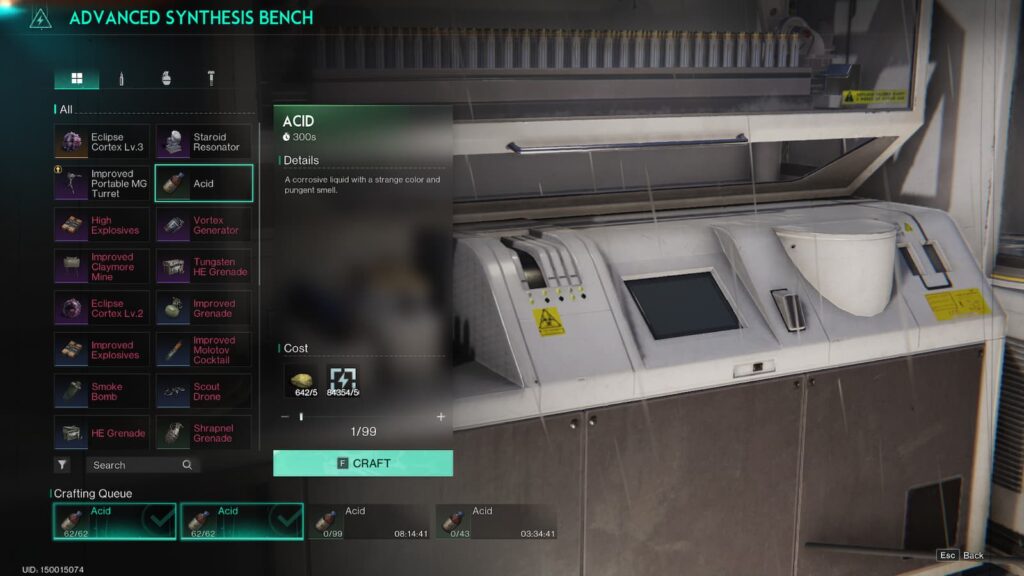Select the Eclipse Cortex Lv.2 recipe
The height and width of the screenshot is (576, 1024).
point(102,308)
